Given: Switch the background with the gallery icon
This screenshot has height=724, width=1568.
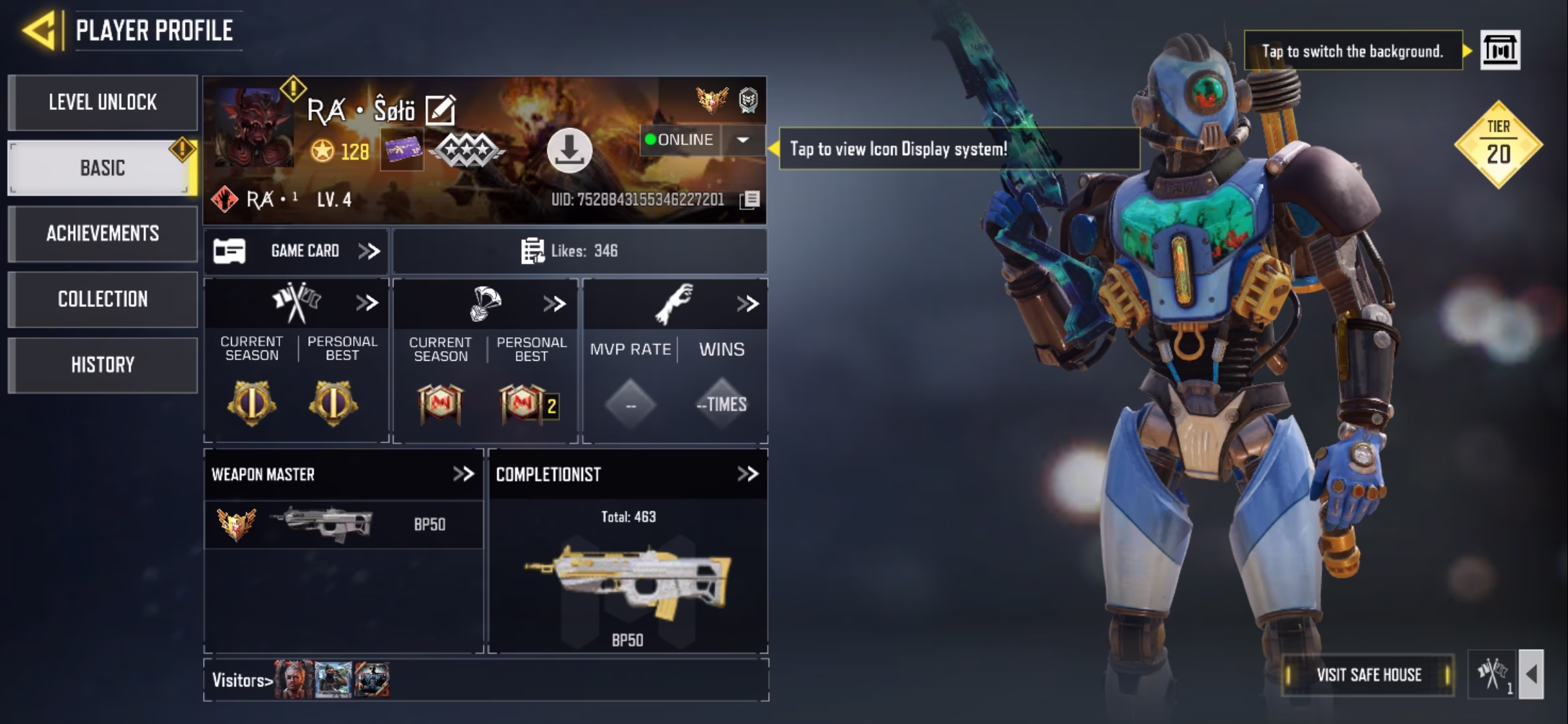Looking at the screenshot, I should click(x=1499, y=50).
